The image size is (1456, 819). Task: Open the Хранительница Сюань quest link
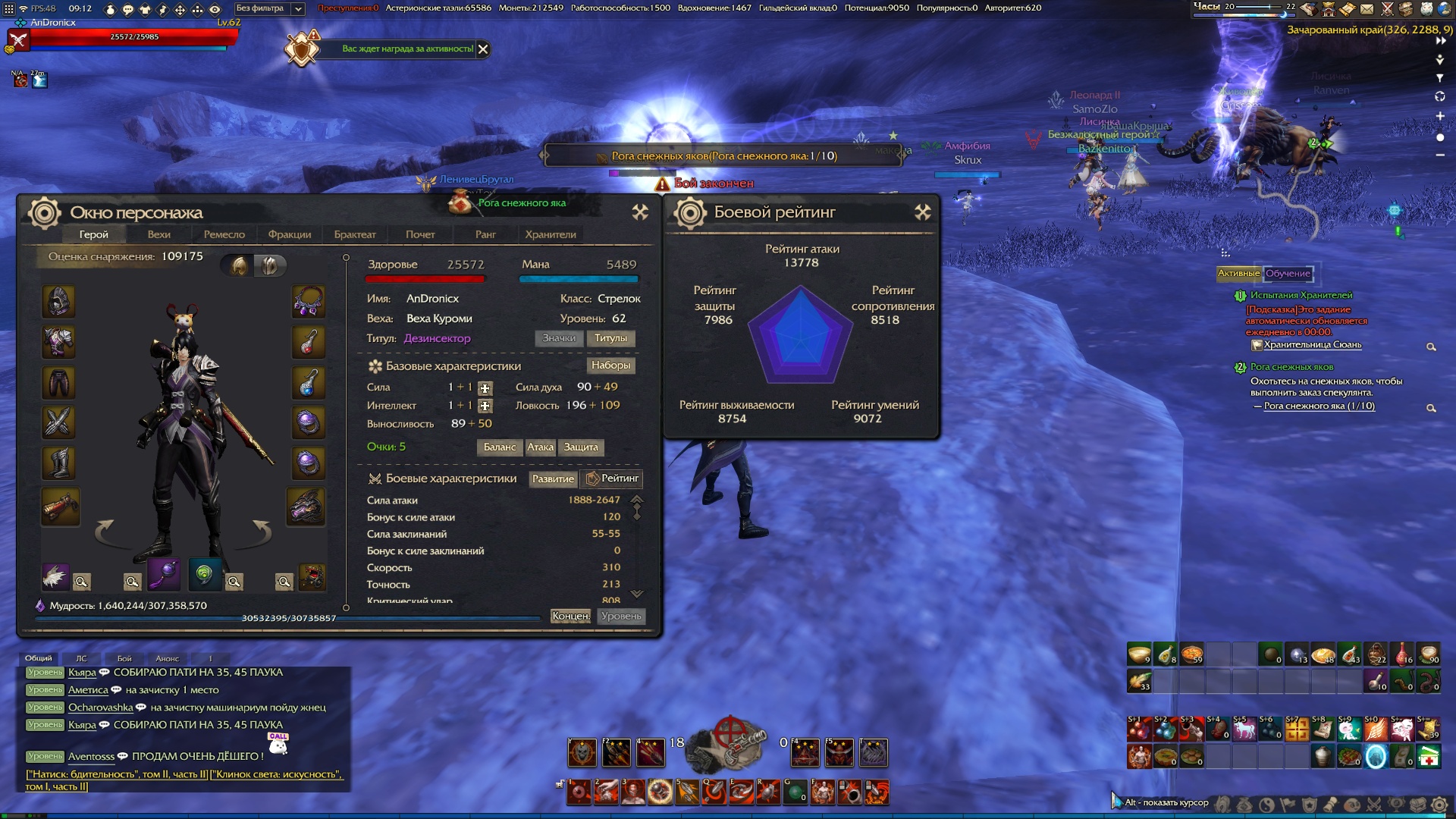point(1312,345)
